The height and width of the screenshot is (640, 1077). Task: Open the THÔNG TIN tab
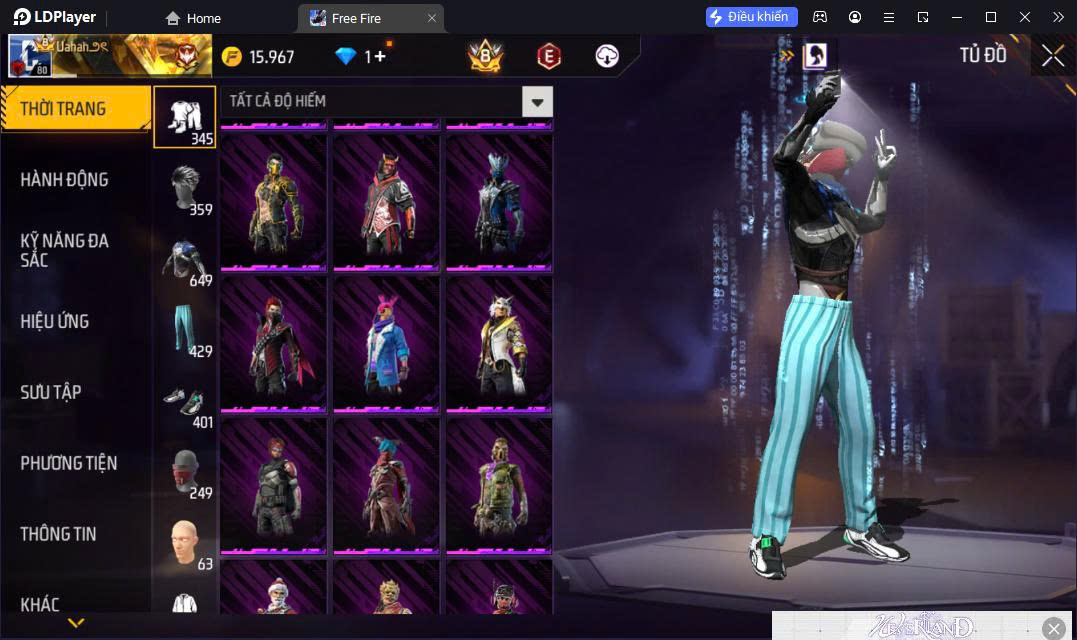[59, 534]
